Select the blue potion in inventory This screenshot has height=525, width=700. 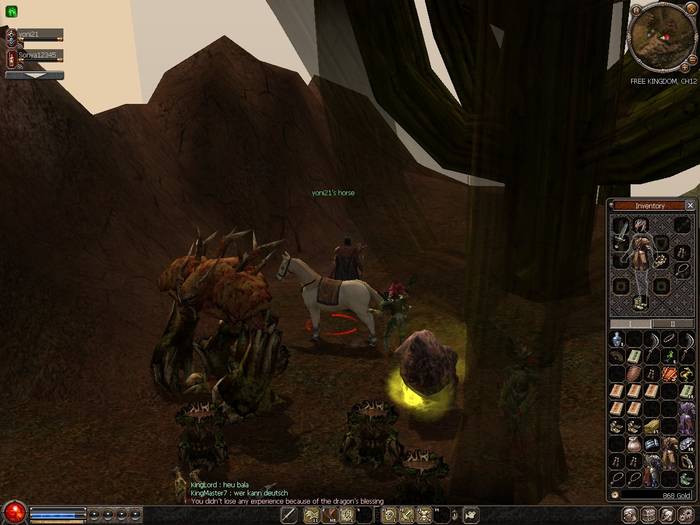pyautogui.click(x=618, y=339)
